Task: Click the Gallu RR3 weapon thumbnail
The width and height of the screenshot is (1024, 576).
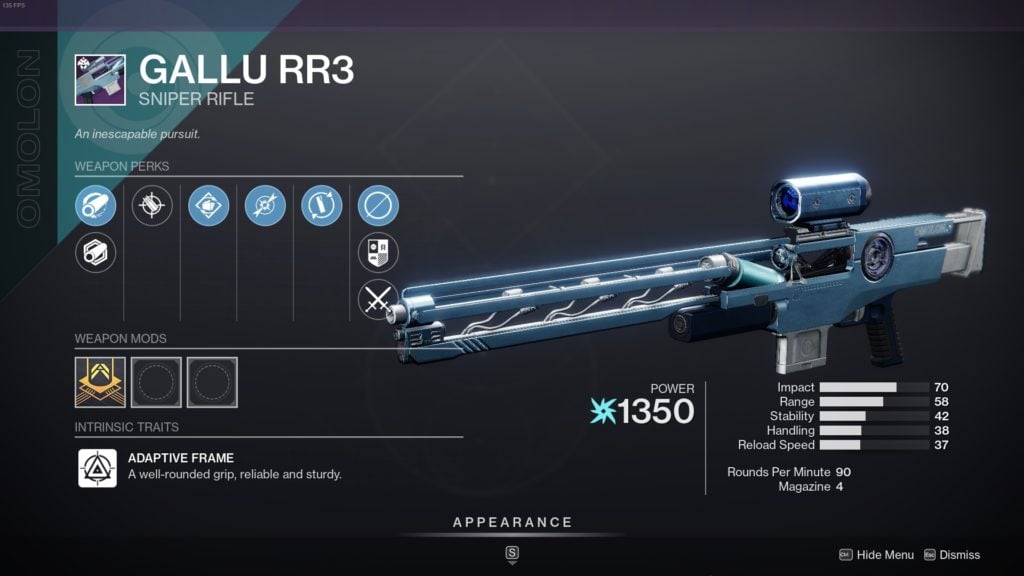Action: pyautogui.click(x=100, y=80)
